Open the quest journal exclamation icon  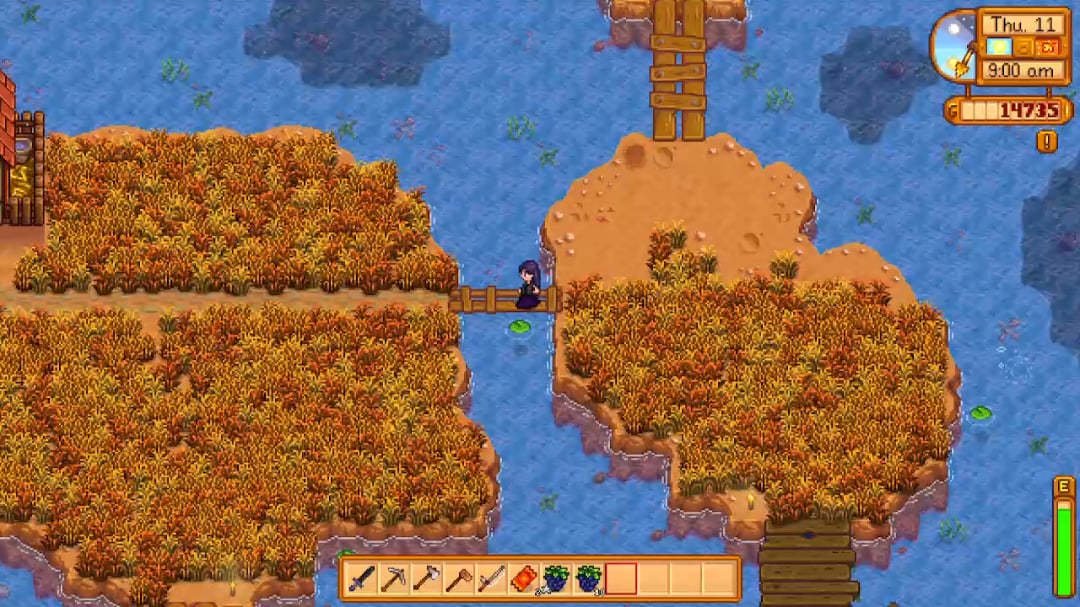pyautogui.click(x=1047, y=141)
